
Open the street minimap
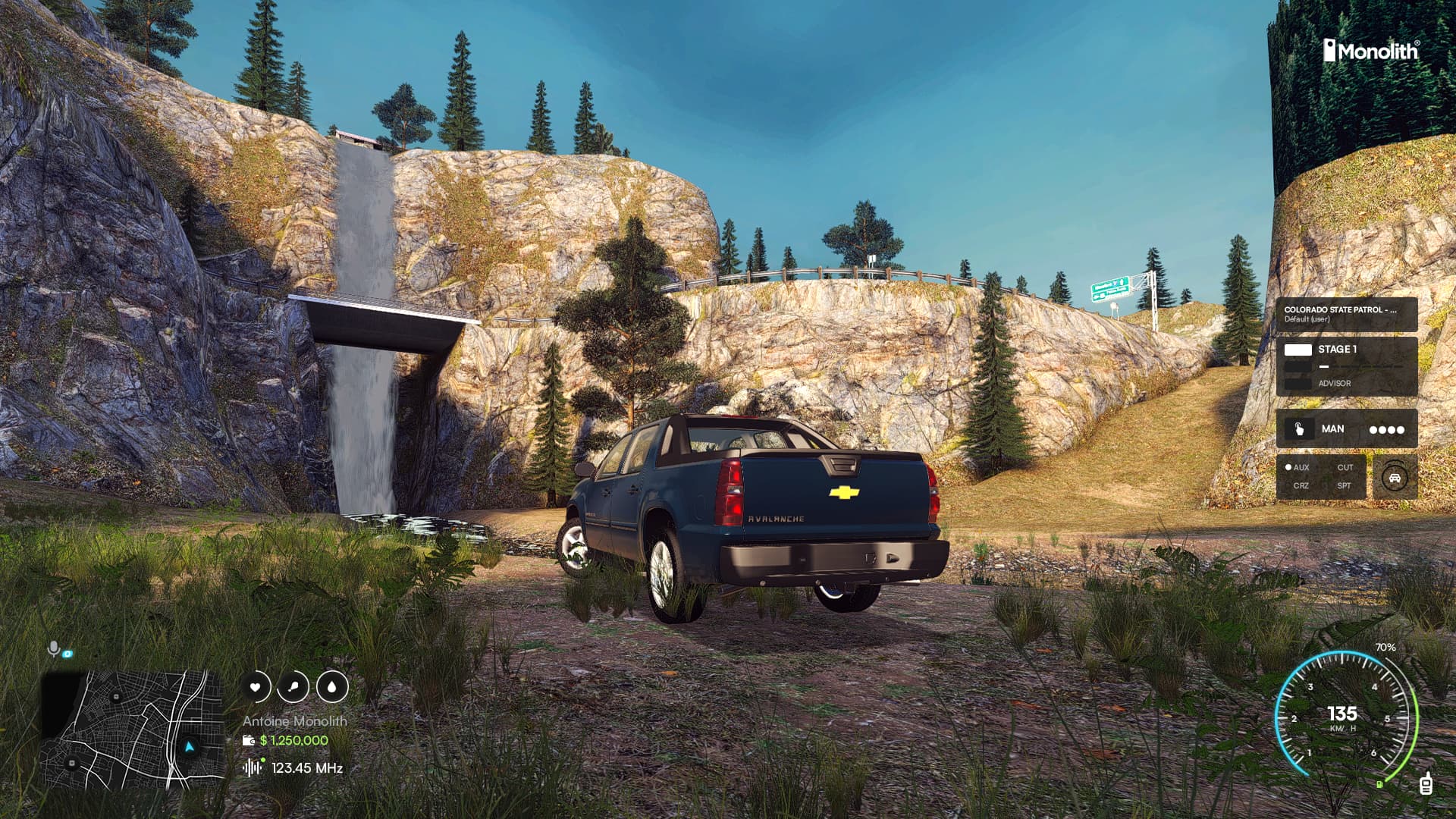coord(133,730)
